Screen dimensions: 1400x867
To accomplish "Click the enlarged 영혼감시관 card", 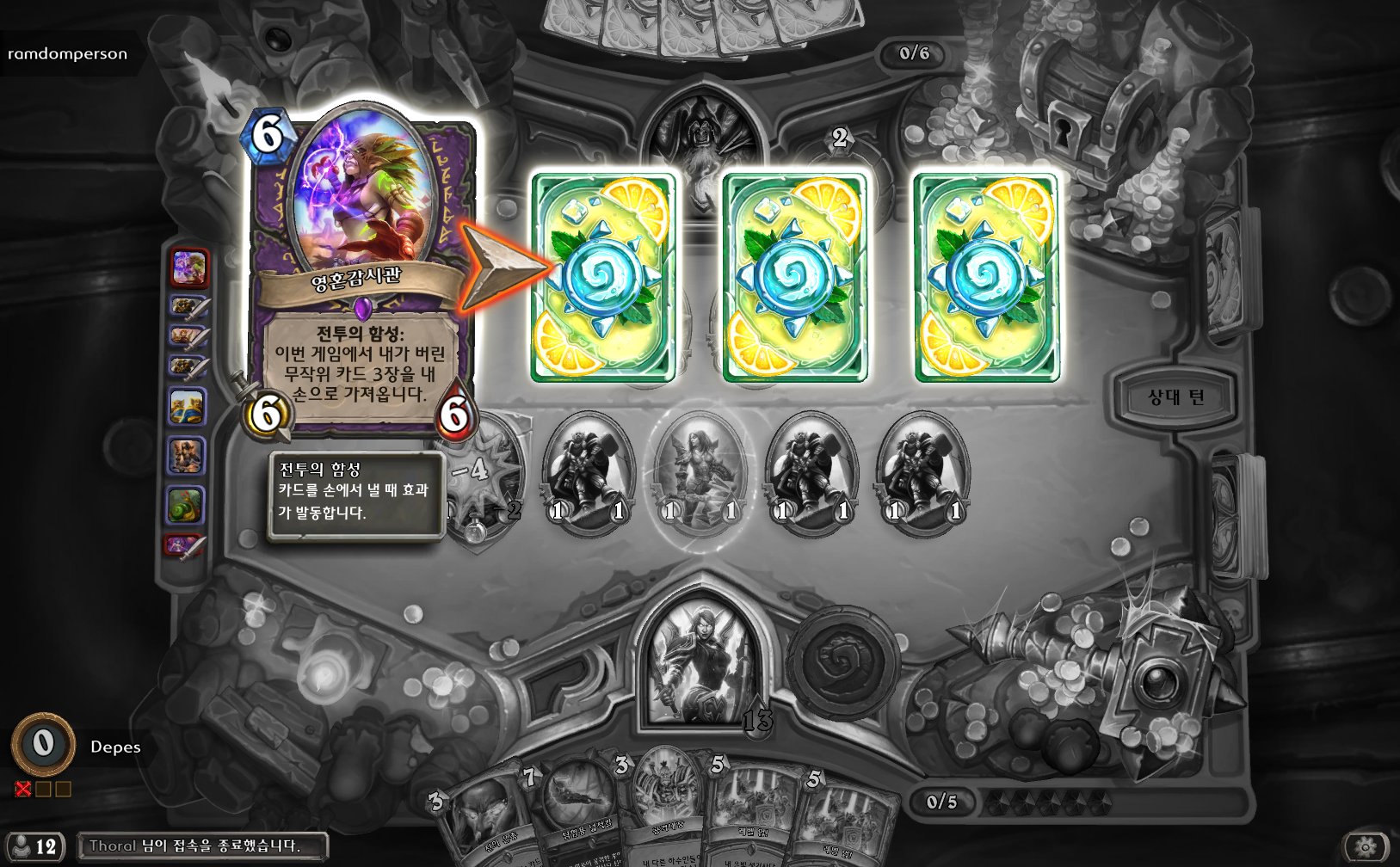I will coord(361,275).
